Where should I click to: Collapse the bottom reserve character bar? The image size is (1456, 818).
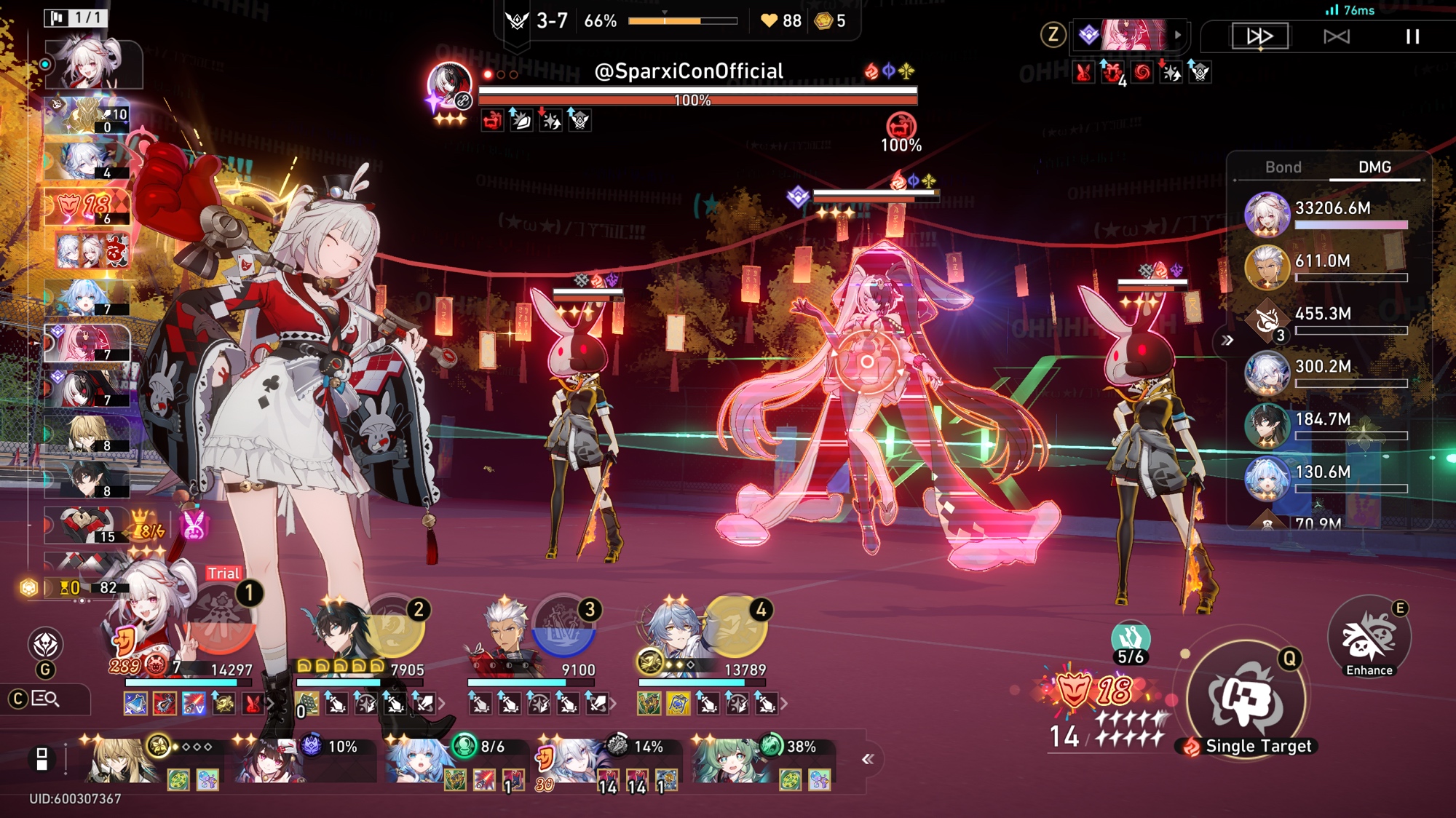(867, 760)
